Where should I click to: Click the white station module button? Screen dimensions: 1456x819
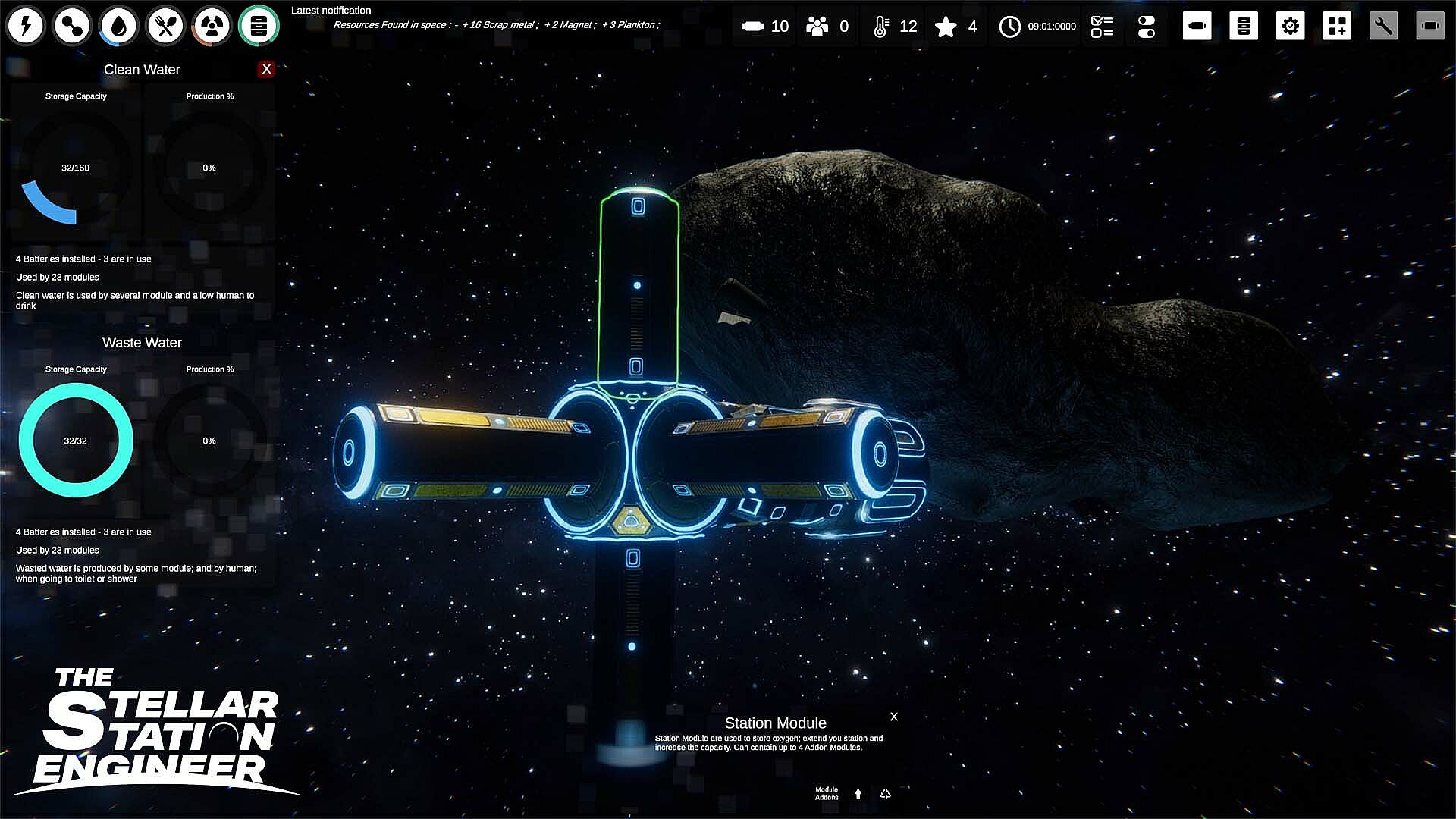point(1197,26)
